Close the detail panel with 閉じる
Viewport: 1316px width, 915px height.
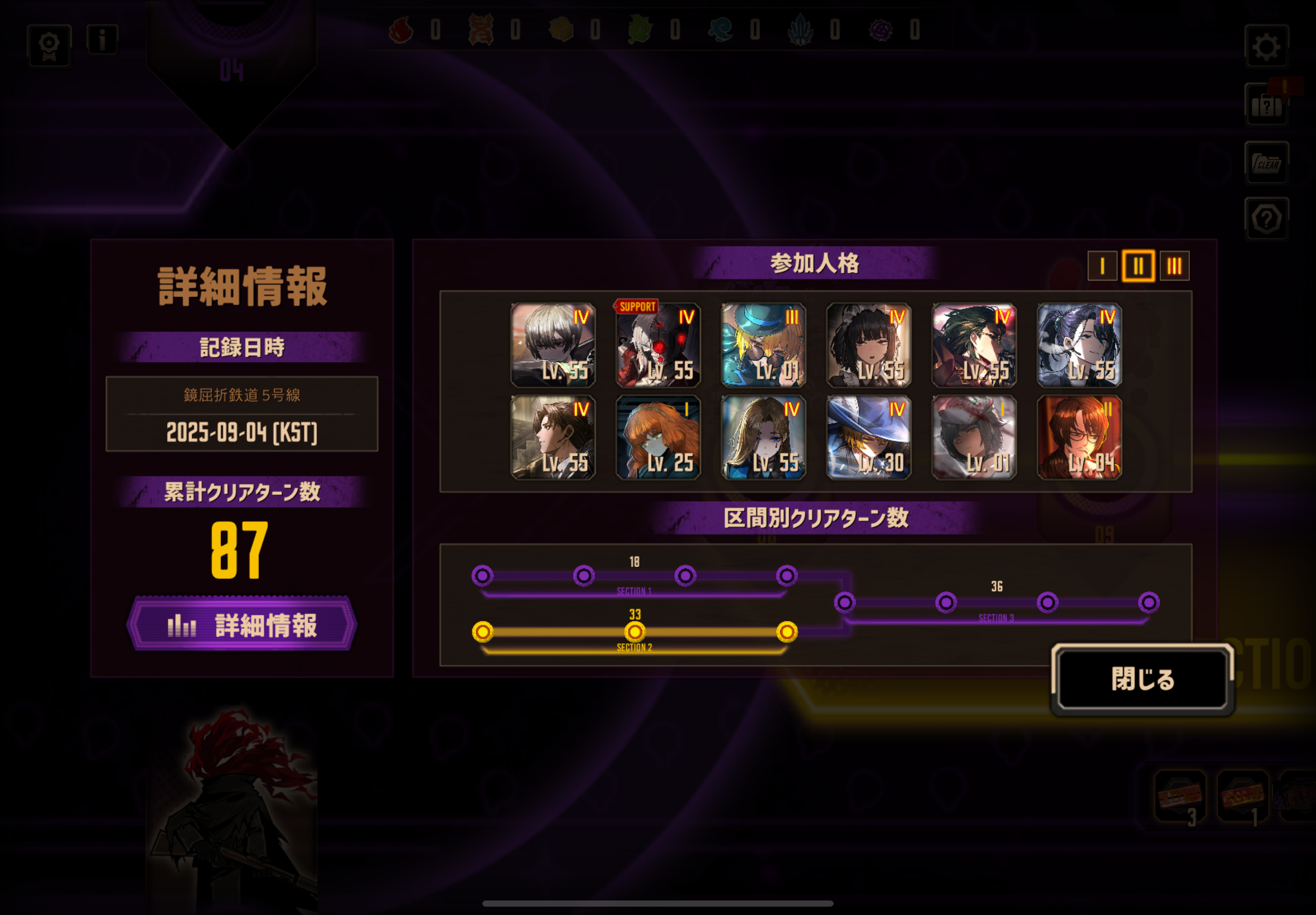click(1143, 679)
